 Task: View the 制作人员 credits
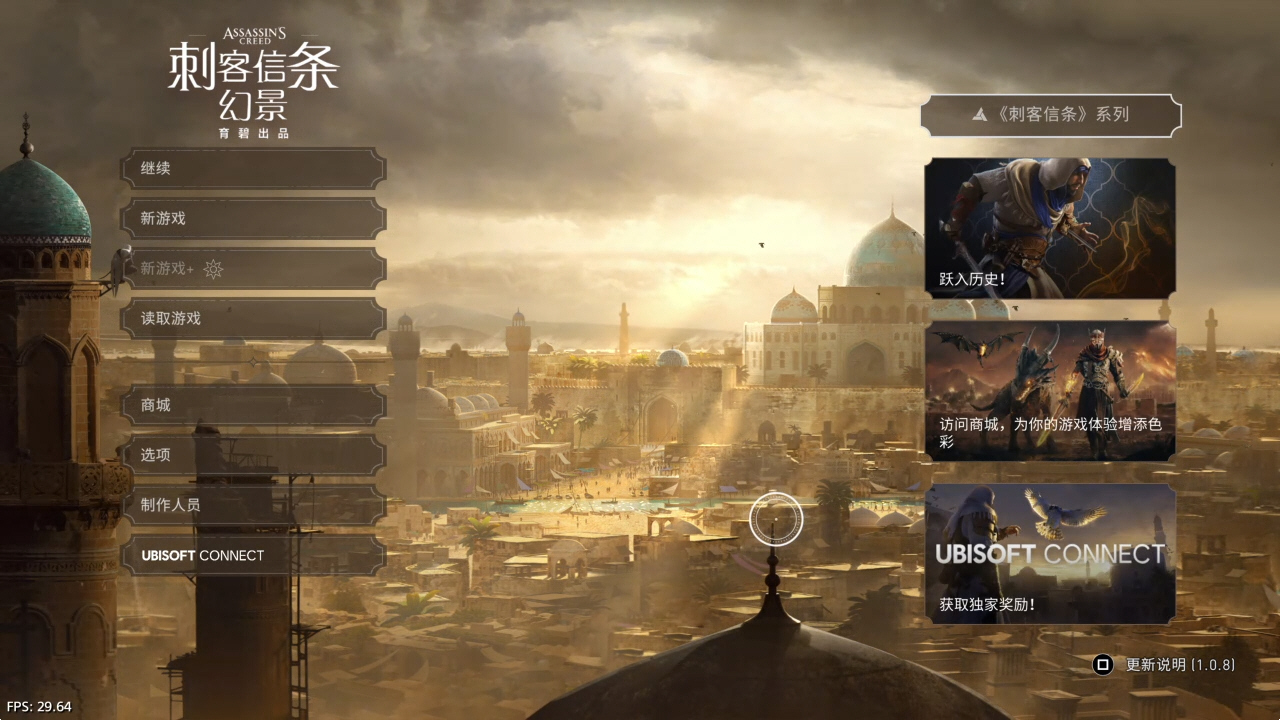click(x=253, y=505)
